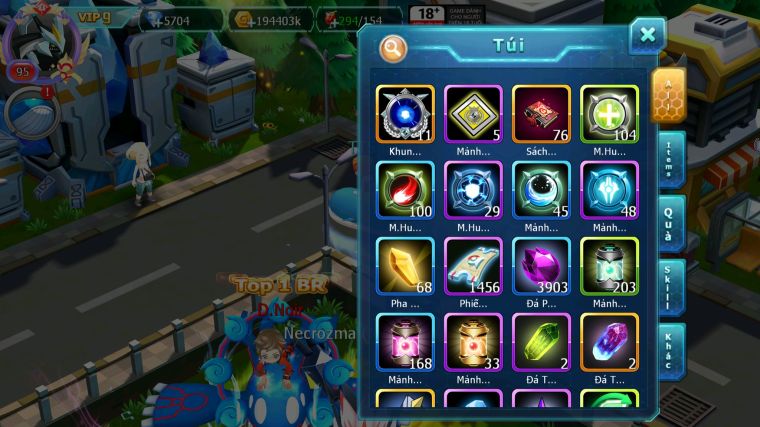
Task: Select the yellow diamond Mảnh item with count 5
Action: [x=473, y=115]
